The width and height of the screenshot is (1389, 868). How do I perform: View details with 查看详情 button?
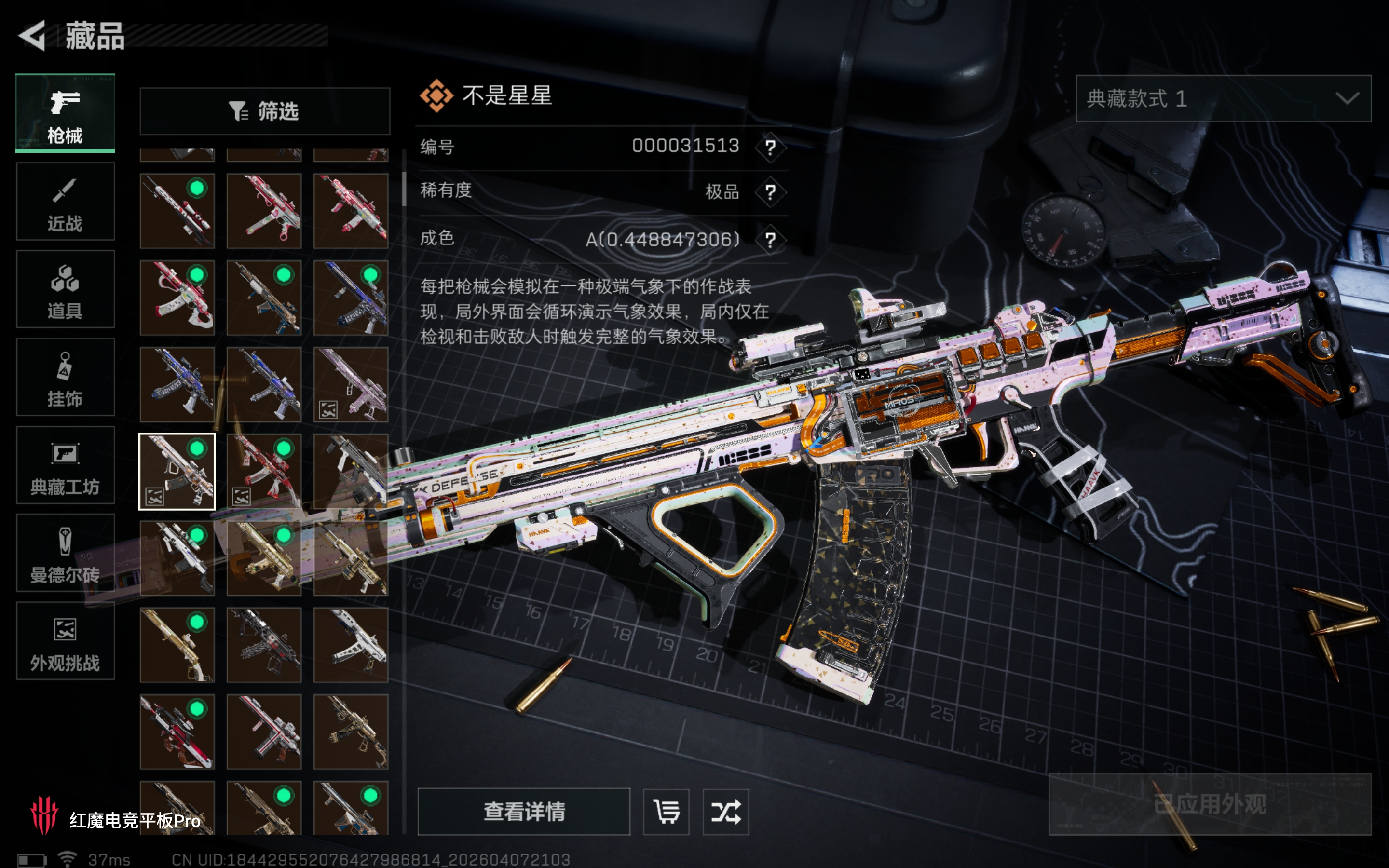[523, 812]
